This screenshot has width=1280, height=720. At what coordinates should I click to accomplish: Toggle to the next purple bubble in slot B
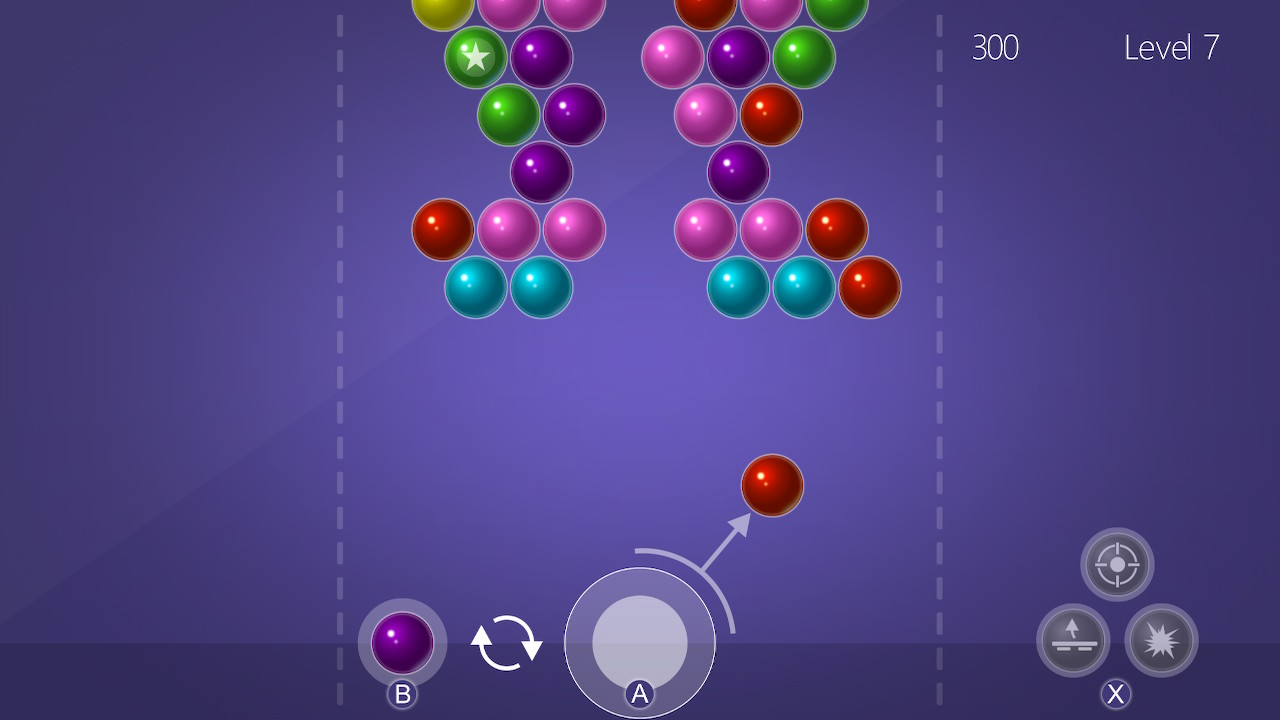coord(401,641)
